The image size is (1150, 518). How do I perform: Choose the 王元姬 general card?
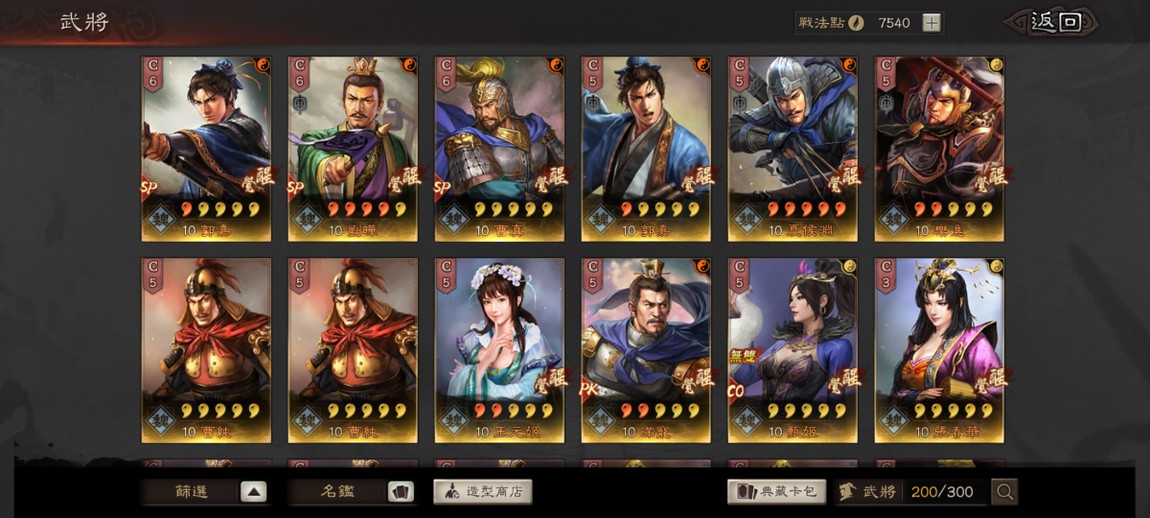(x=499, y=350)
